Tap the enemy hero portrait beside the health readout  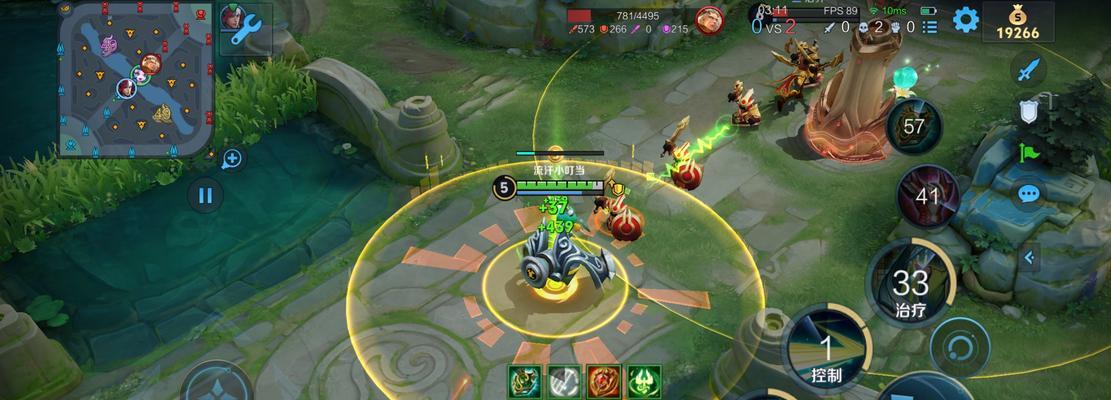(x=709, y=20)
